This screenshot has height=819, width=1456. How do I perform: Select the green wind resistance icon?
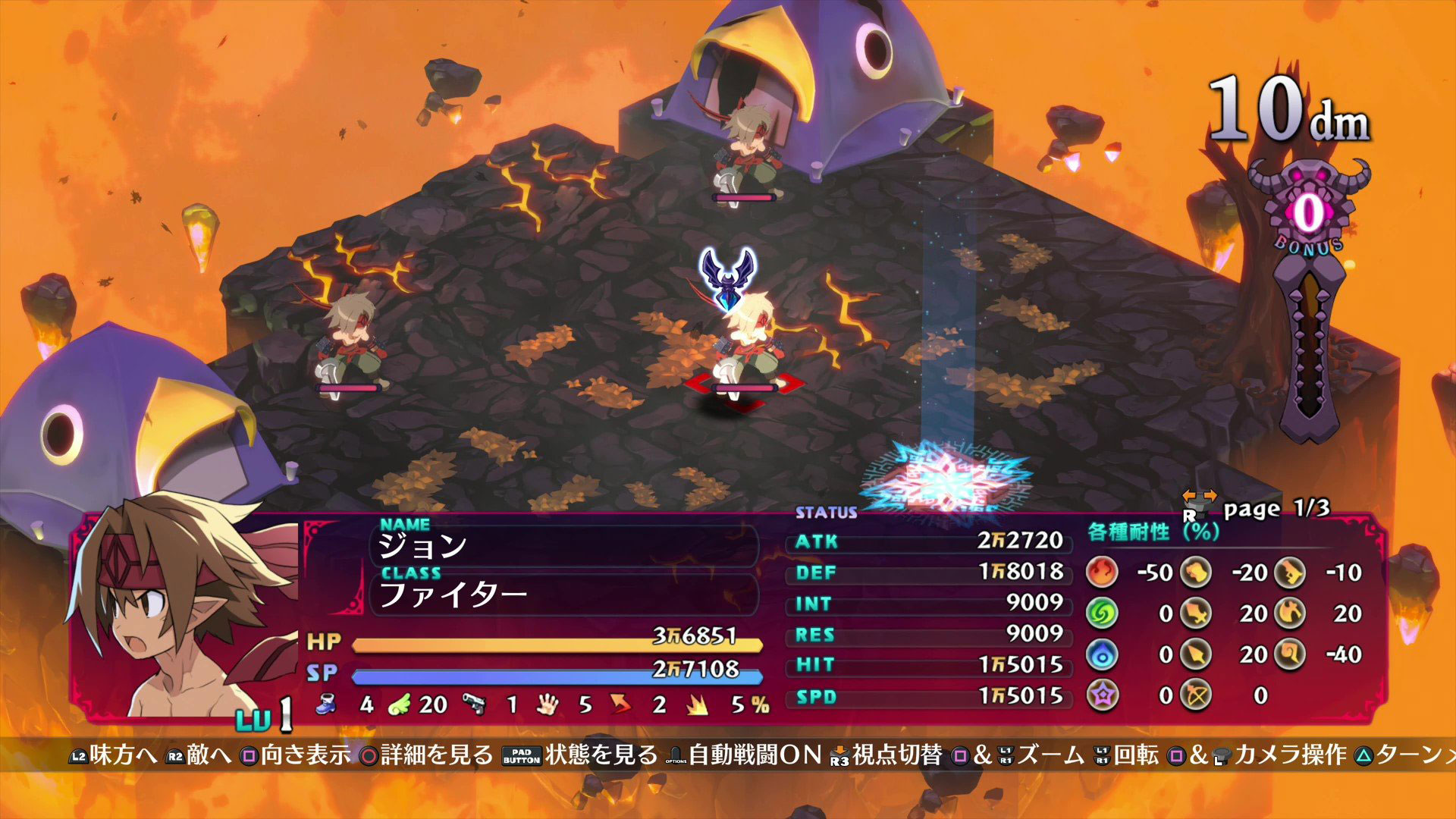click(1102, 613)
